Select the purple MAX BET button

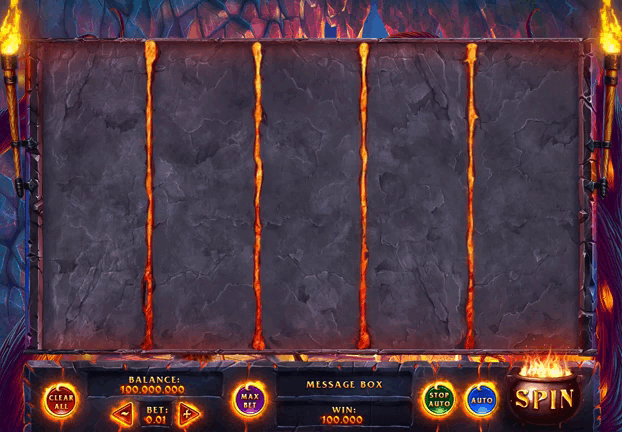[x=249, y=400]
